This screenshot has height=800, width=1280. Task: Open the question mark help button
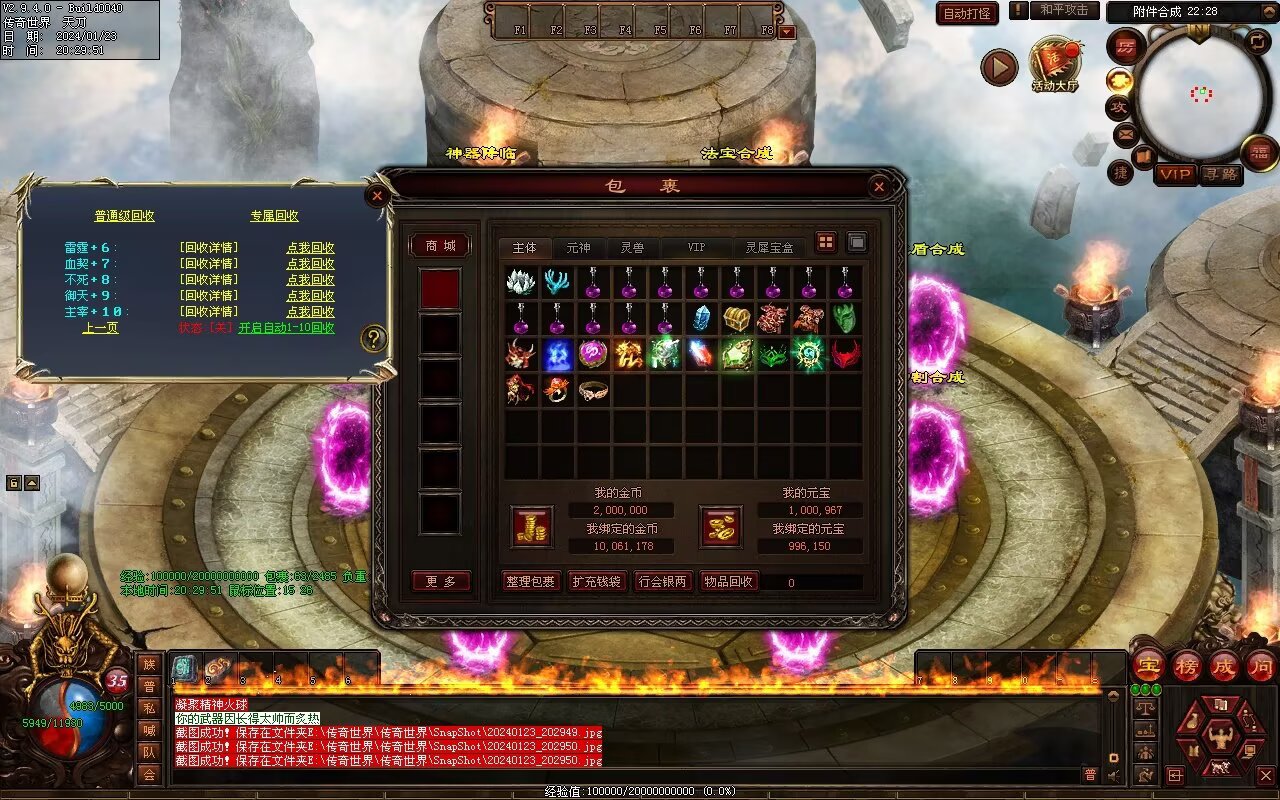point(373,338)
